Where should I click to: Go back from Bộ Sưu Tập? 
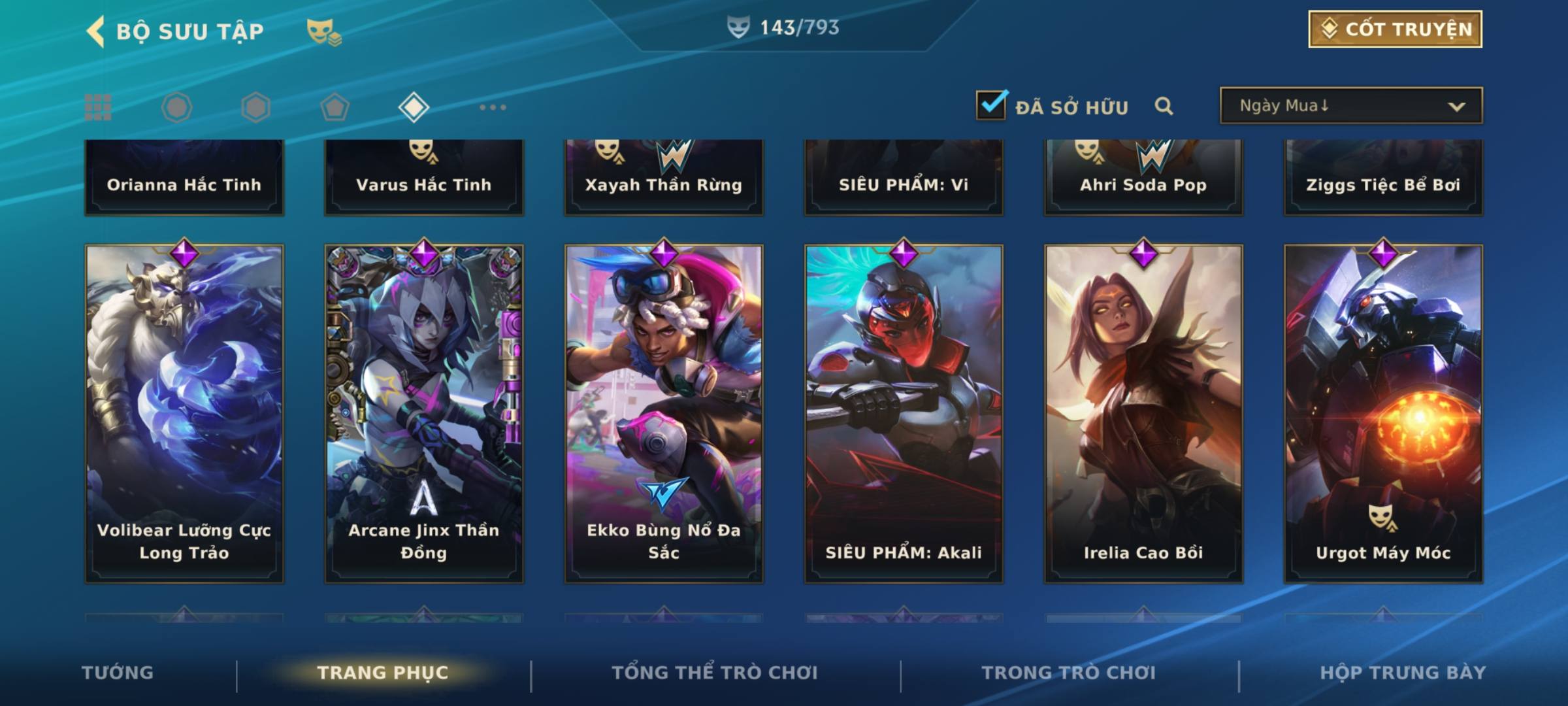tap(95, 31)
